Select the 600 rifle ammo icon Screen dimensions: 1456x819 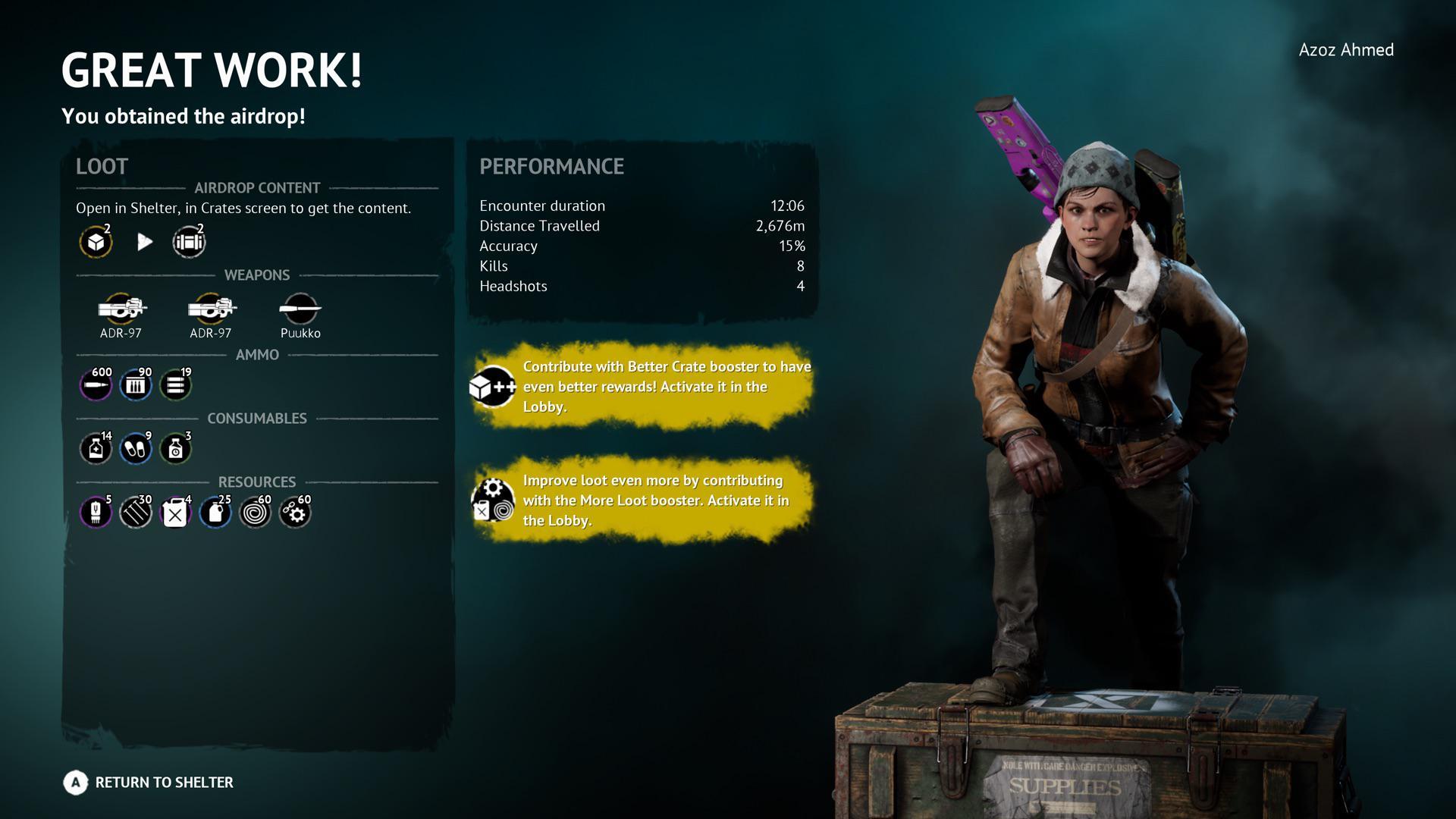[x=96, y=384]
